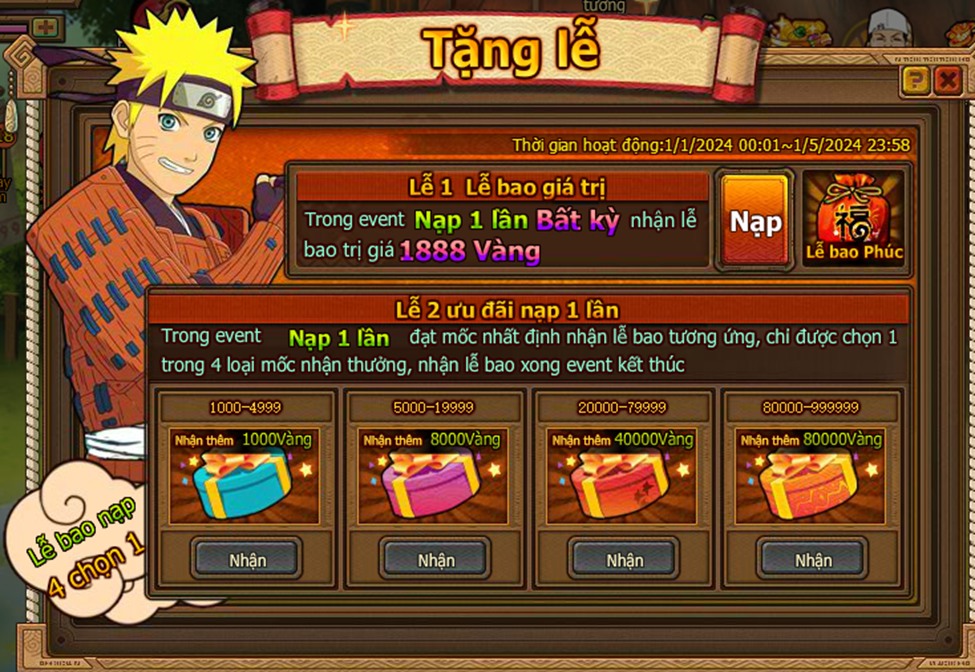Click the green plus button behind the panel
This screenshot has width=975, height=672.
coord(46,27)
